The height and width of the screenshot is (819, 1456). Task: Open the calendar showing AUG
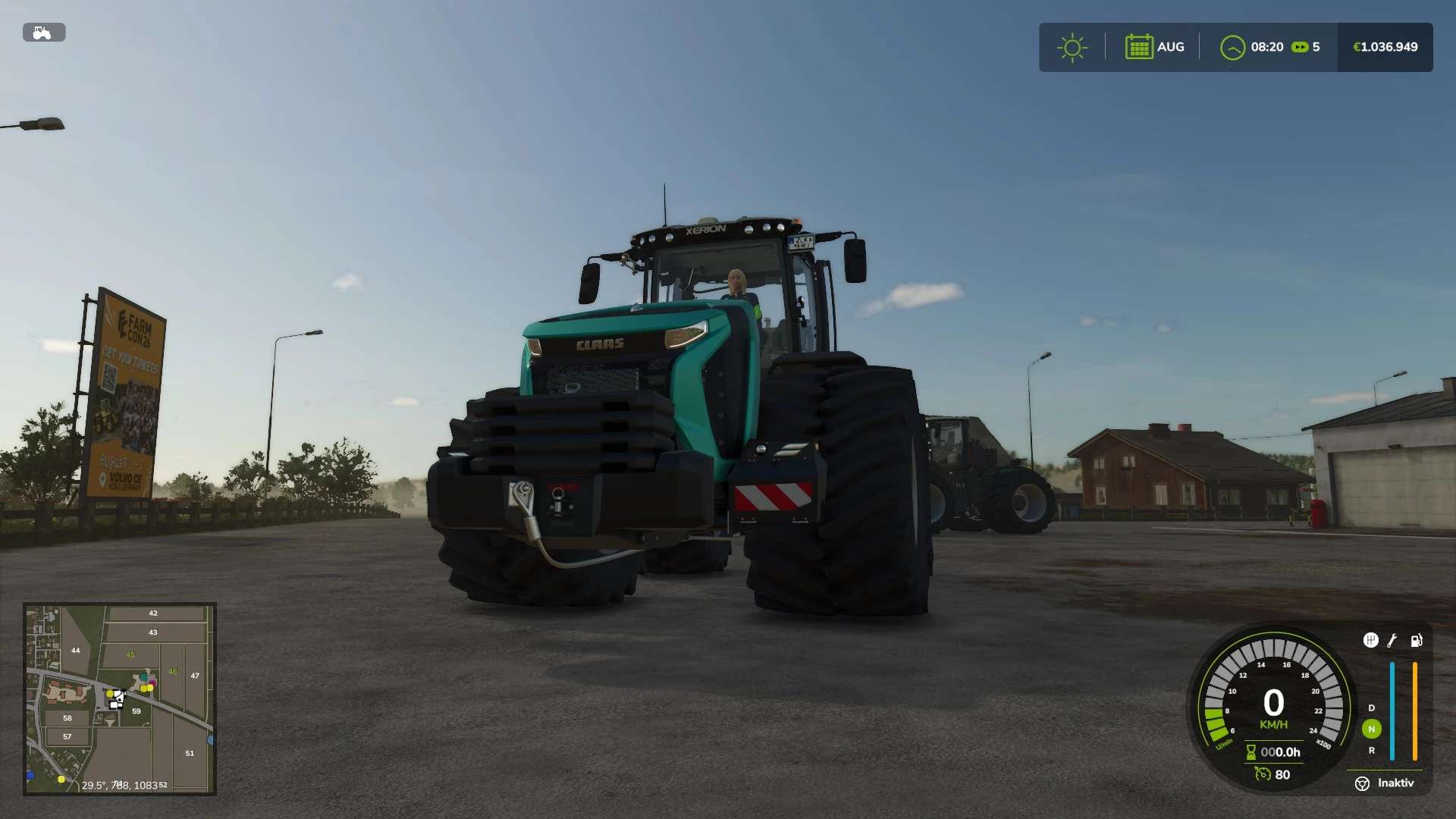pyautogui.click(x=1139, y=47)
